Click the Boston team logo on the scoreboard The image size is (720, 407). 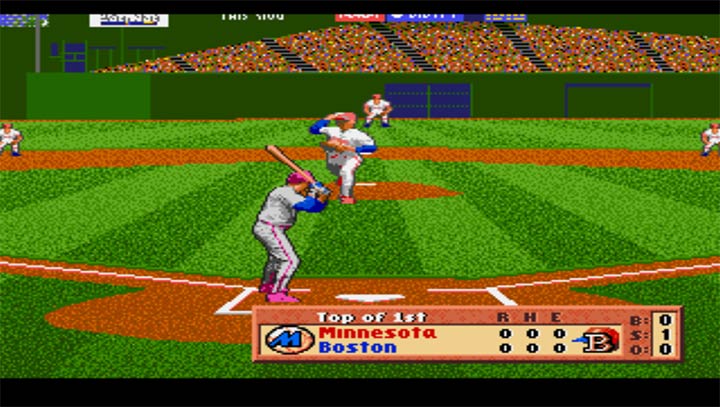601,340
